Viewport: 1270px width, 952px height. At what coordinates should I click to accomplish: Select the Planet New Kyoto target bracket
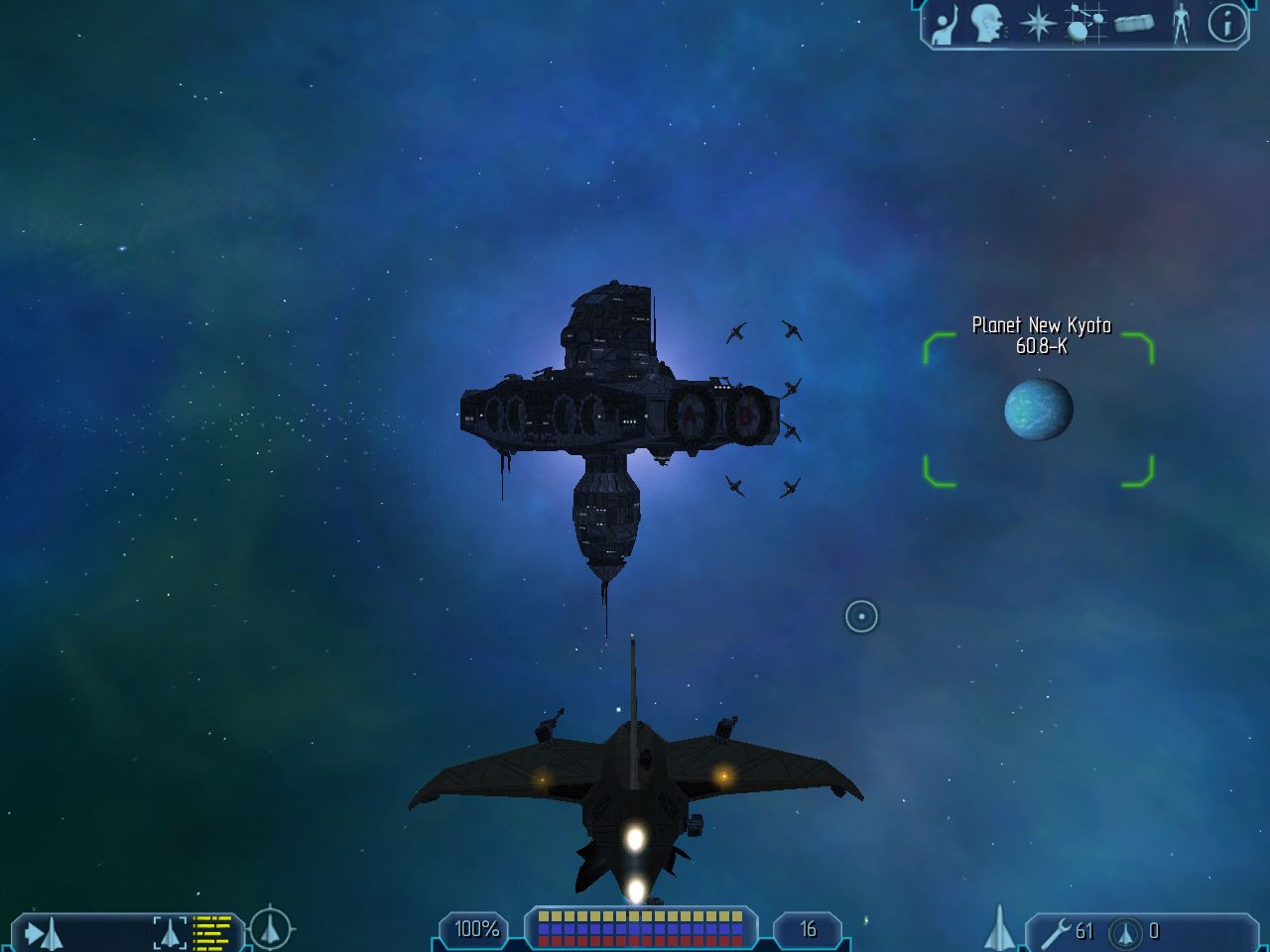[1039, 410]
